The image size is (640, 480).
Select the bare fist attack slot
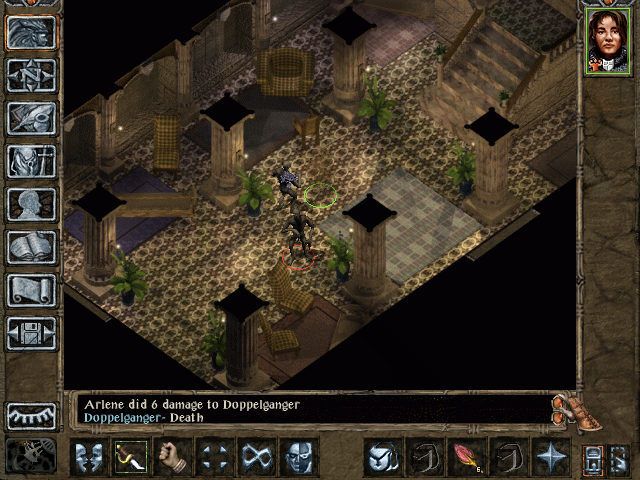173,458
